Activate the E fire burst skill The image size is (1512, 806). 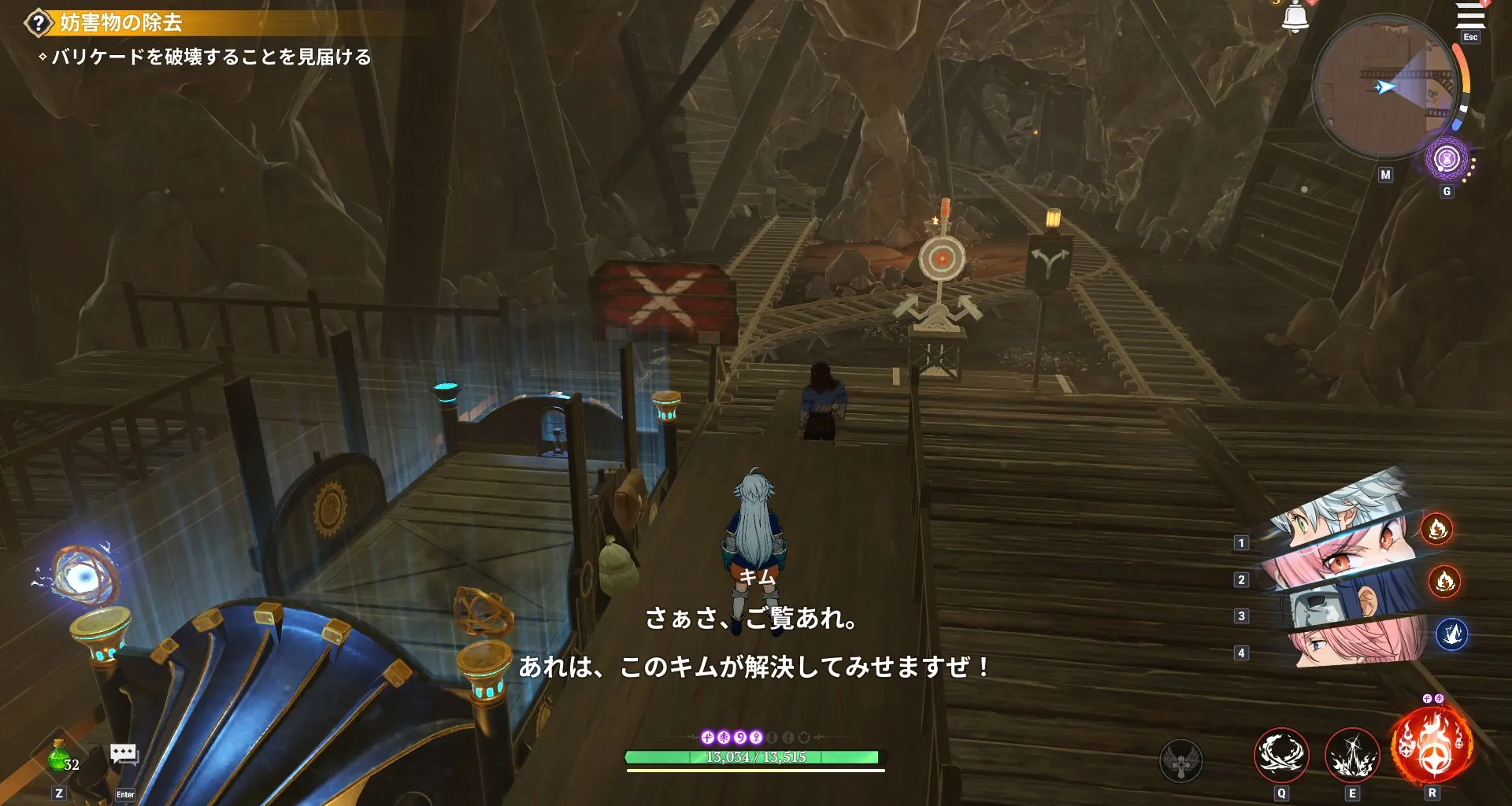pyautogui.click(x=1351, y=753)
